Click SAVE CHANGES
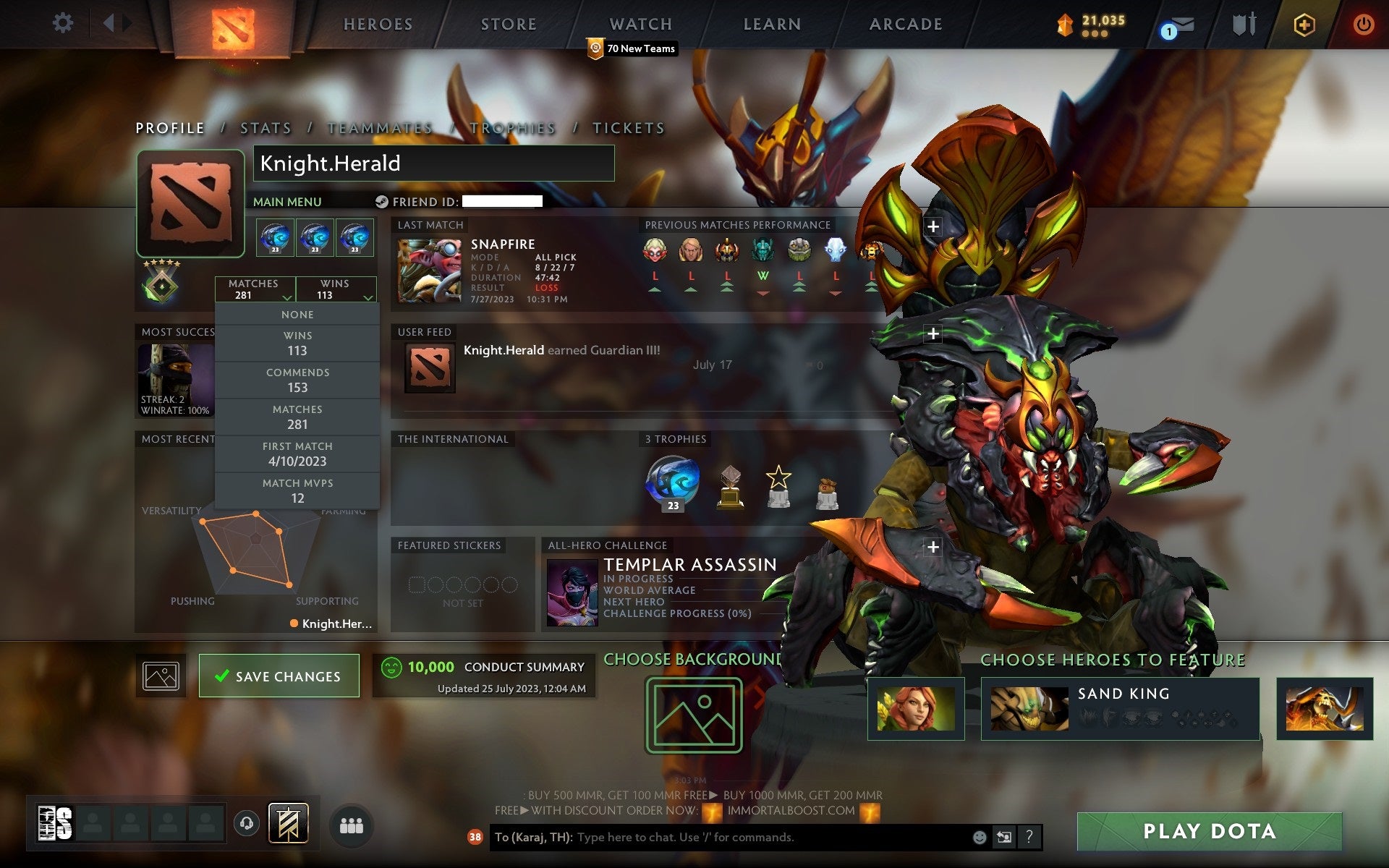The width and height of the screenshot is (1389, 868). pyautogui.click(x=279, y=675)
